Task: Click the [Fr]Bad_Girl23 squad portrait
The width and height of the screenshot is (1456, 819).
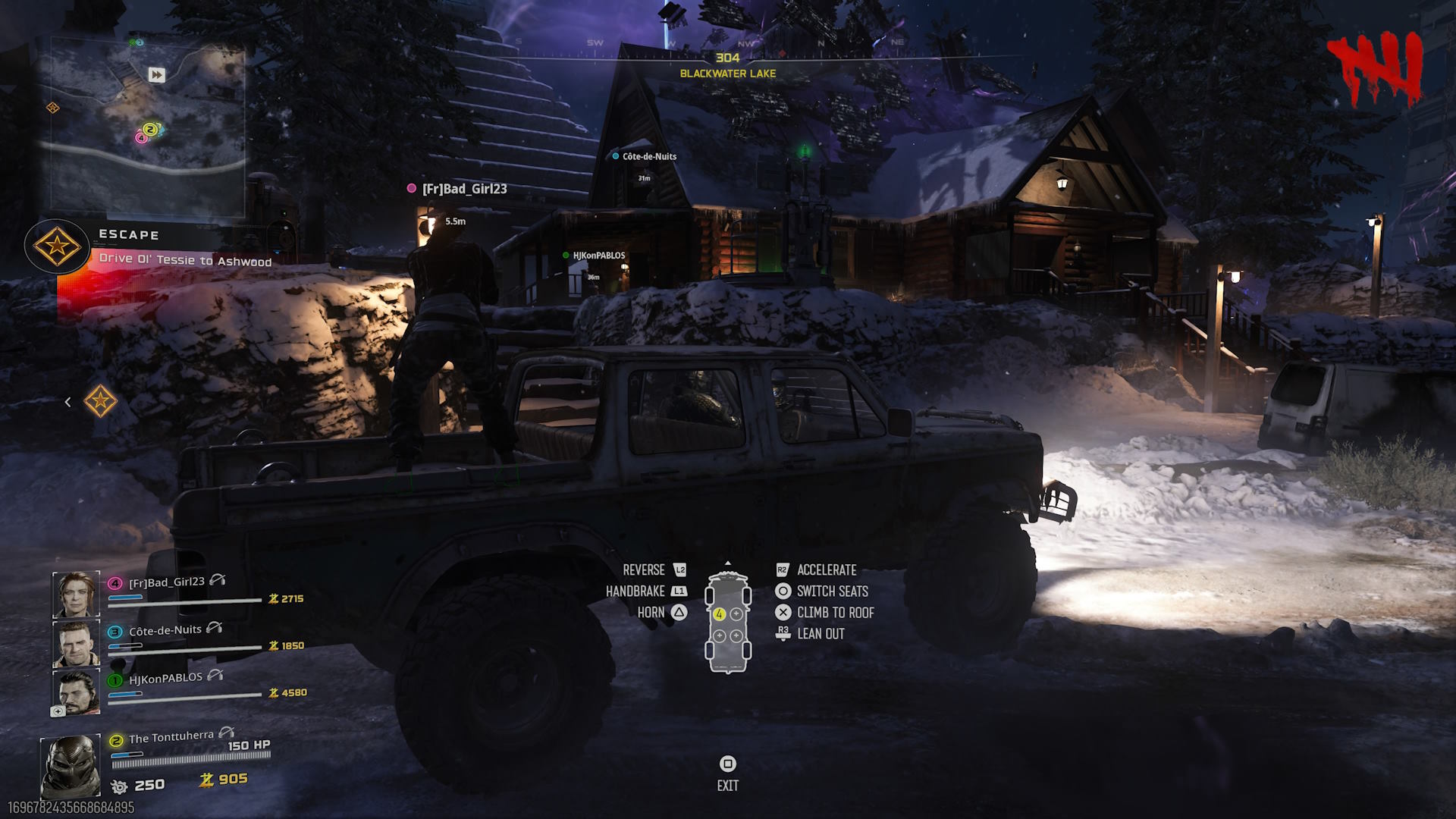Action: pyautogui.click(x=76, y=595)
